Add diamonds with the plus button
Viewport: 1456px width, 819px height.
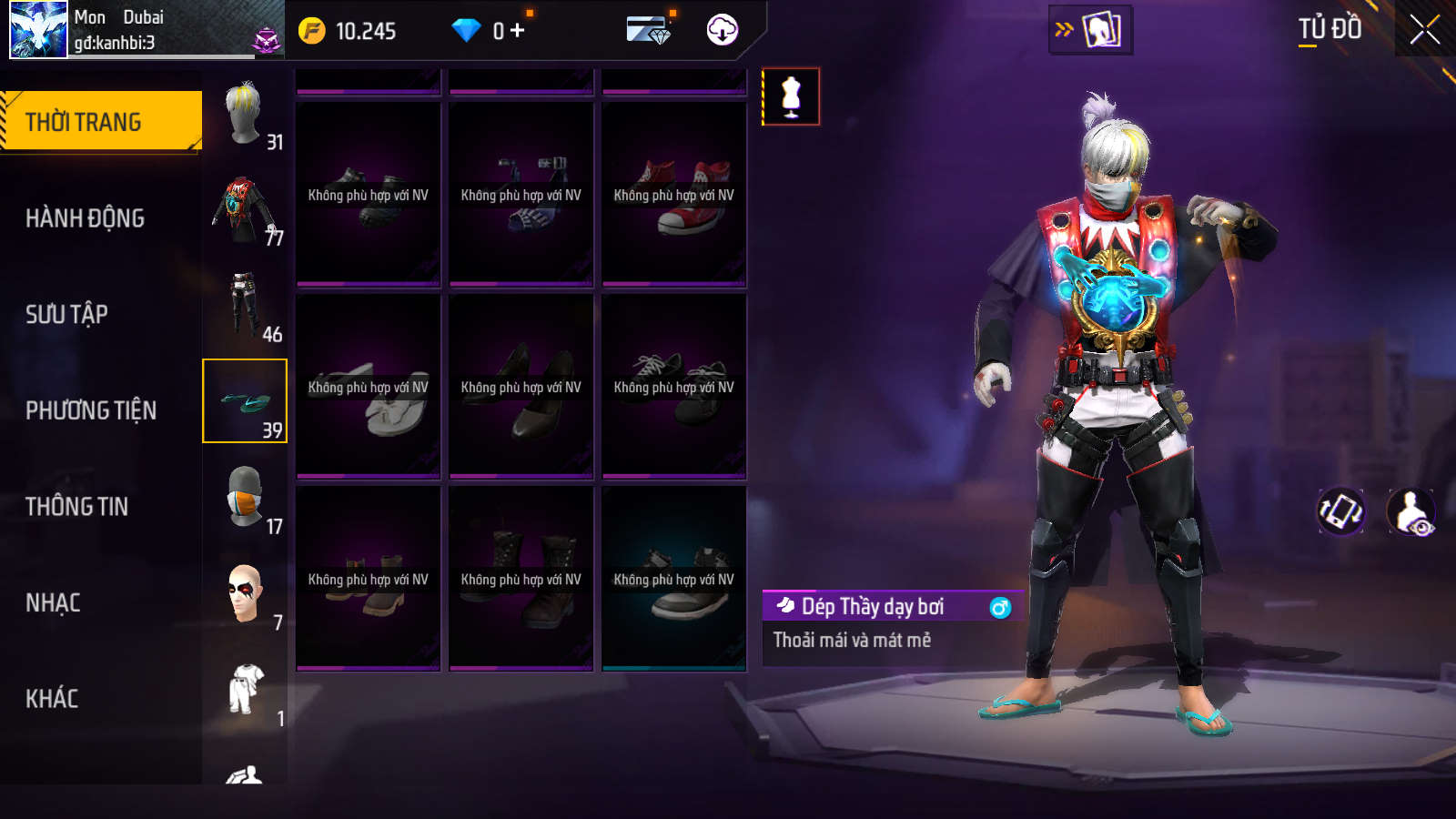[x=518, y=31]
